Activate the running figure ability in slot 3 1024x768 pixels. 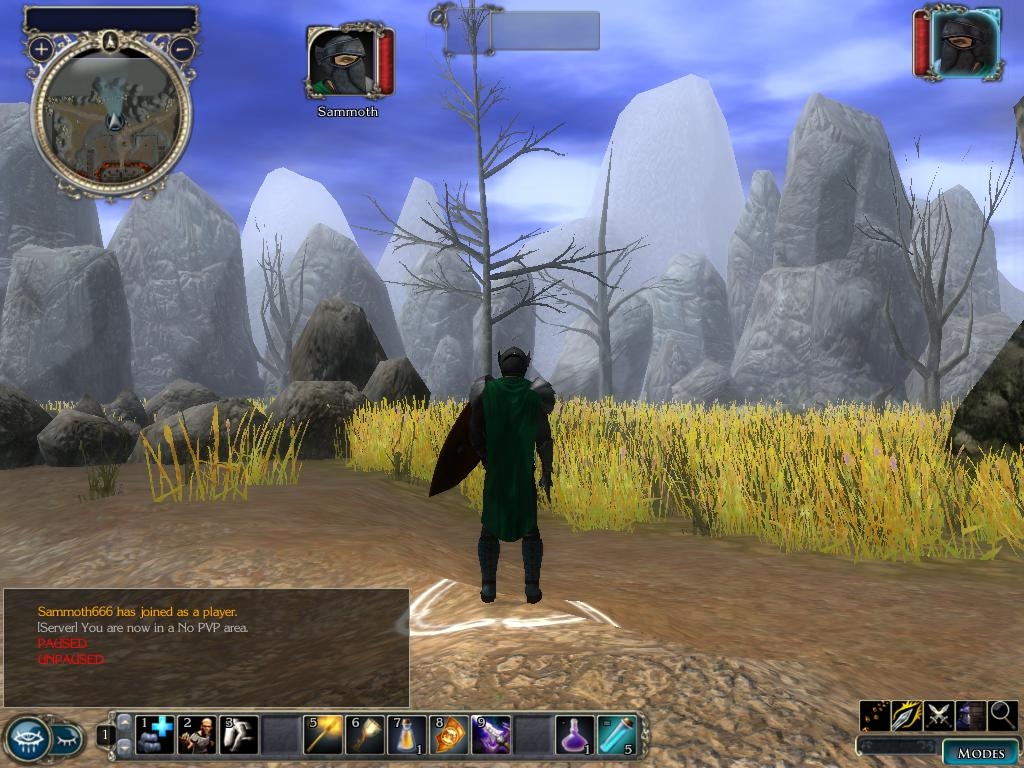coord(239,735)
